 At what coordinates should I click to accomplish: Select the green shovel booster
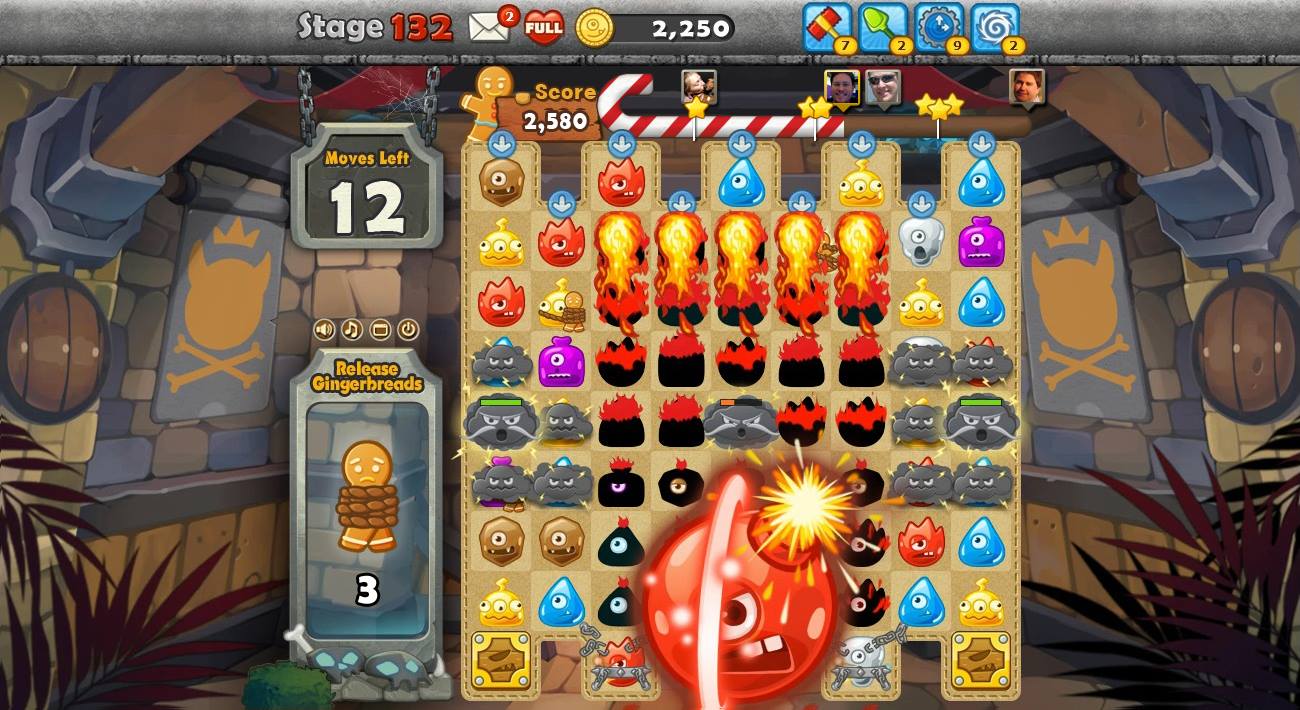[882, 26]
